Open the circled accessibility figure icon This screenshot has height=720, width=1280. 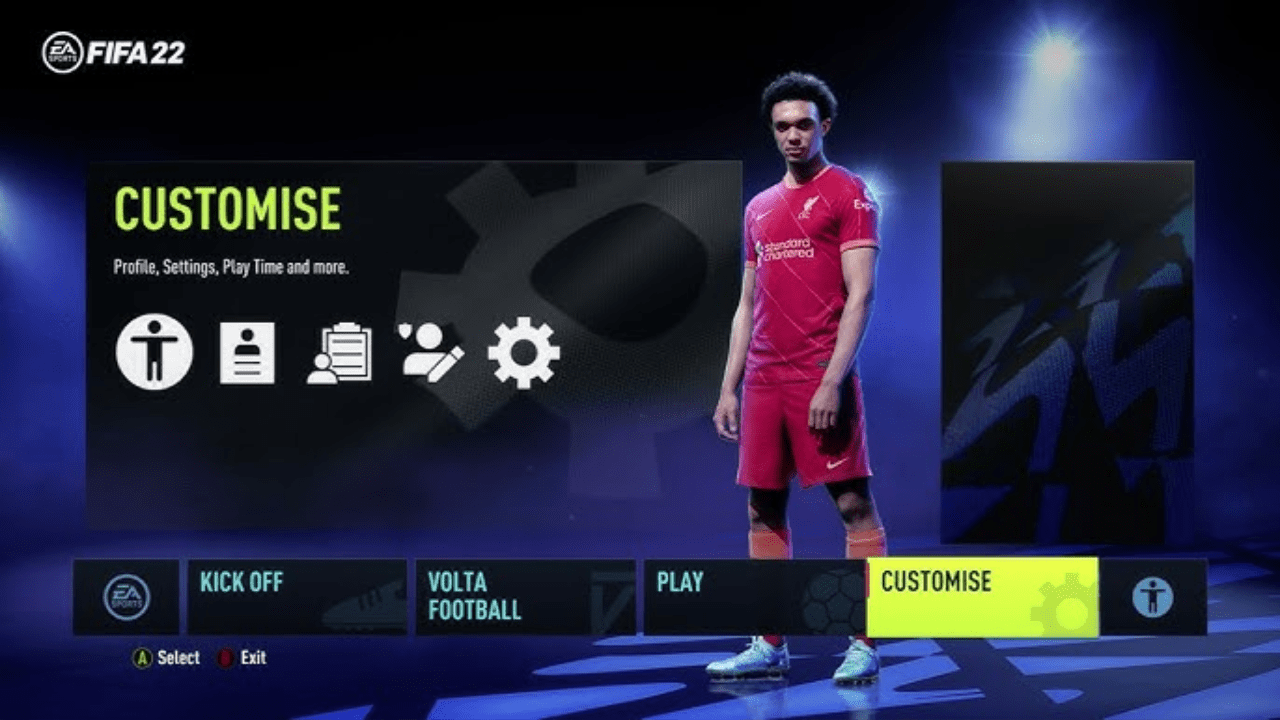click(154, 352)
